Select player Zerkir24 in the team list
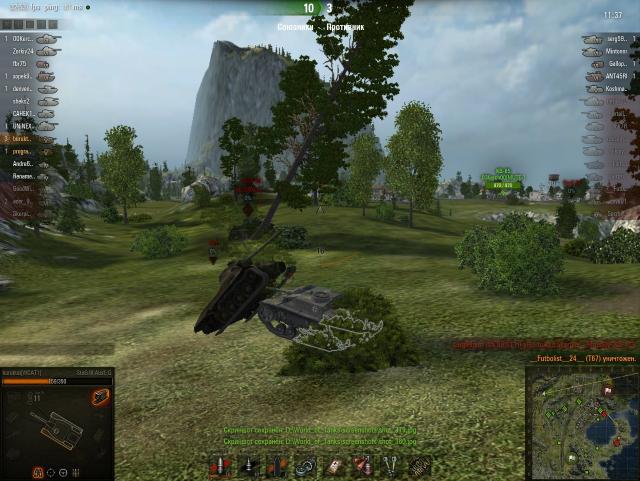Viewport: 640px width, 481px height. tap(24, 50)
